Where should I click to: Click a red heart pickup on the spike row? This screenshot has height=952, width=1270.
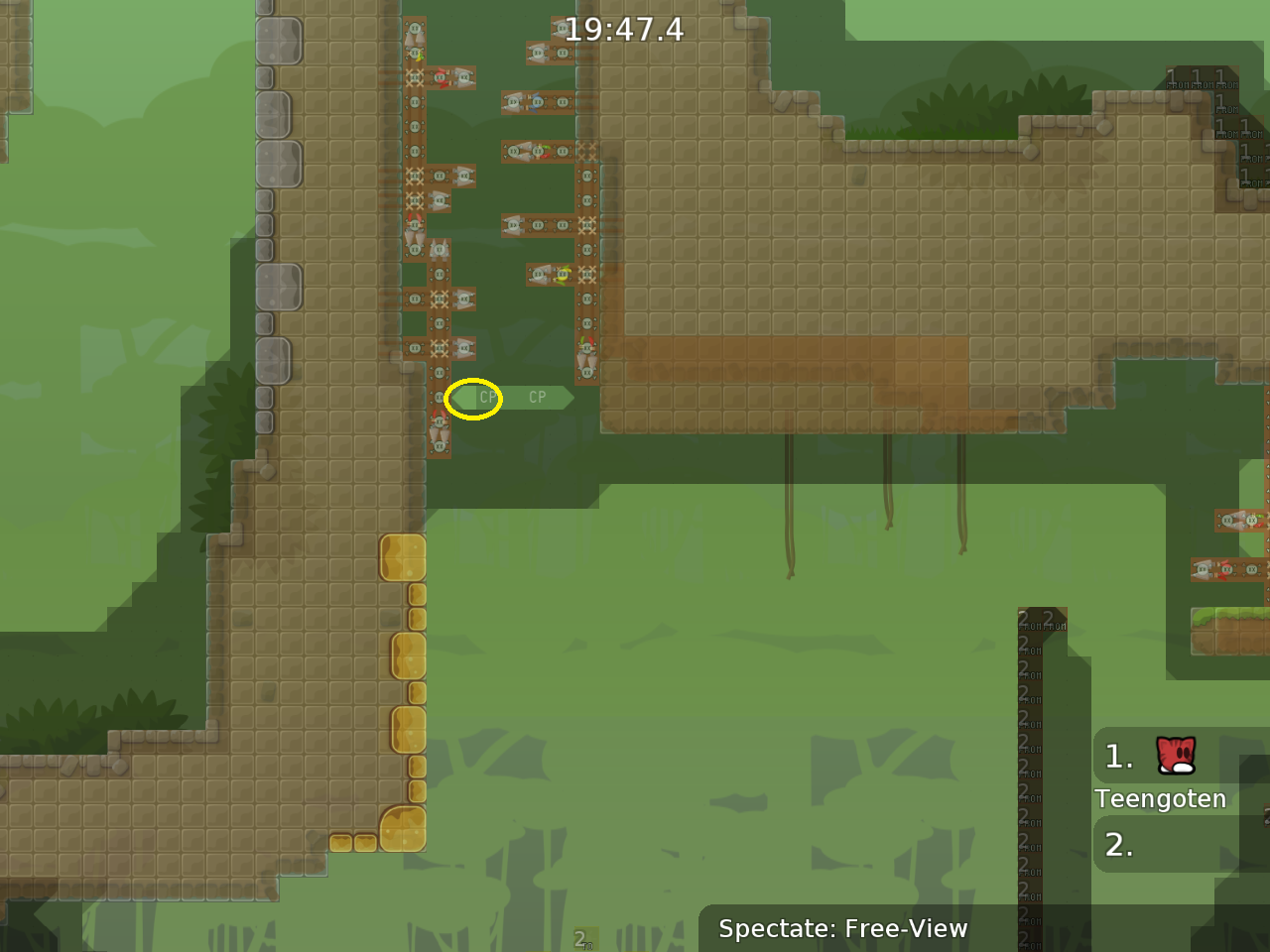442,78
